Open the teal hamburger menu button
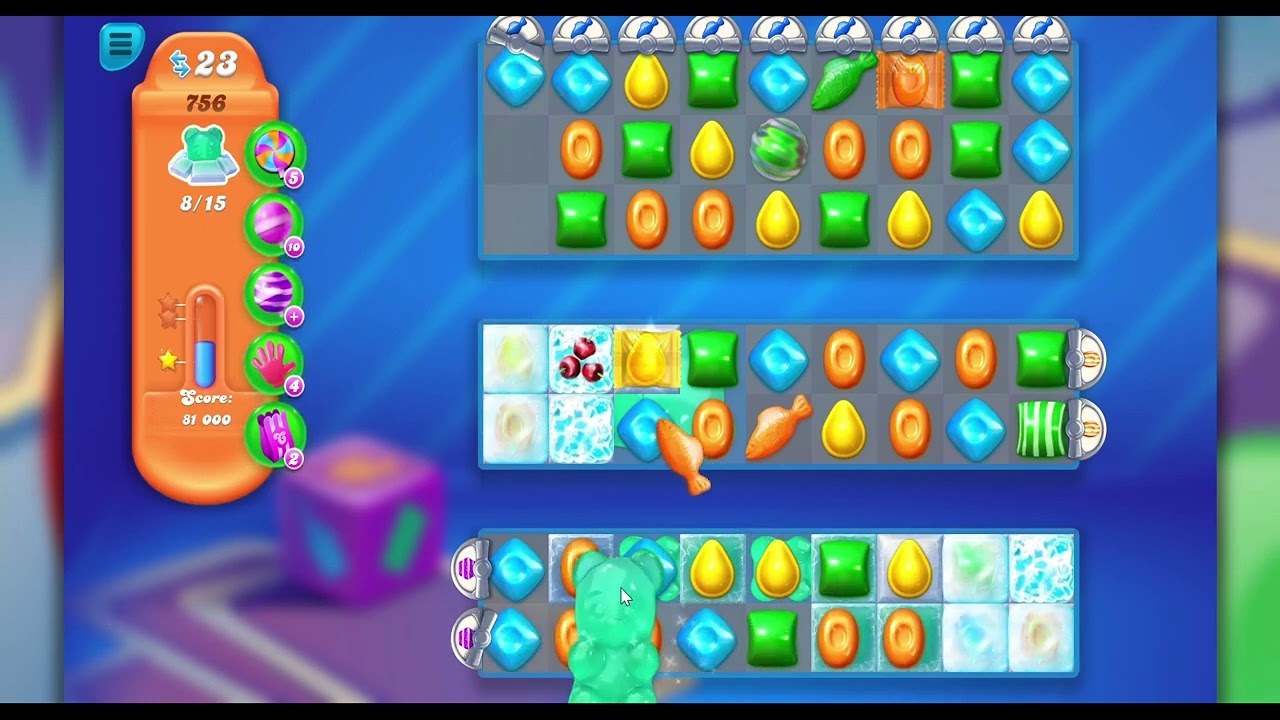This screenshot has width=1280, height=720. point(121,44)
